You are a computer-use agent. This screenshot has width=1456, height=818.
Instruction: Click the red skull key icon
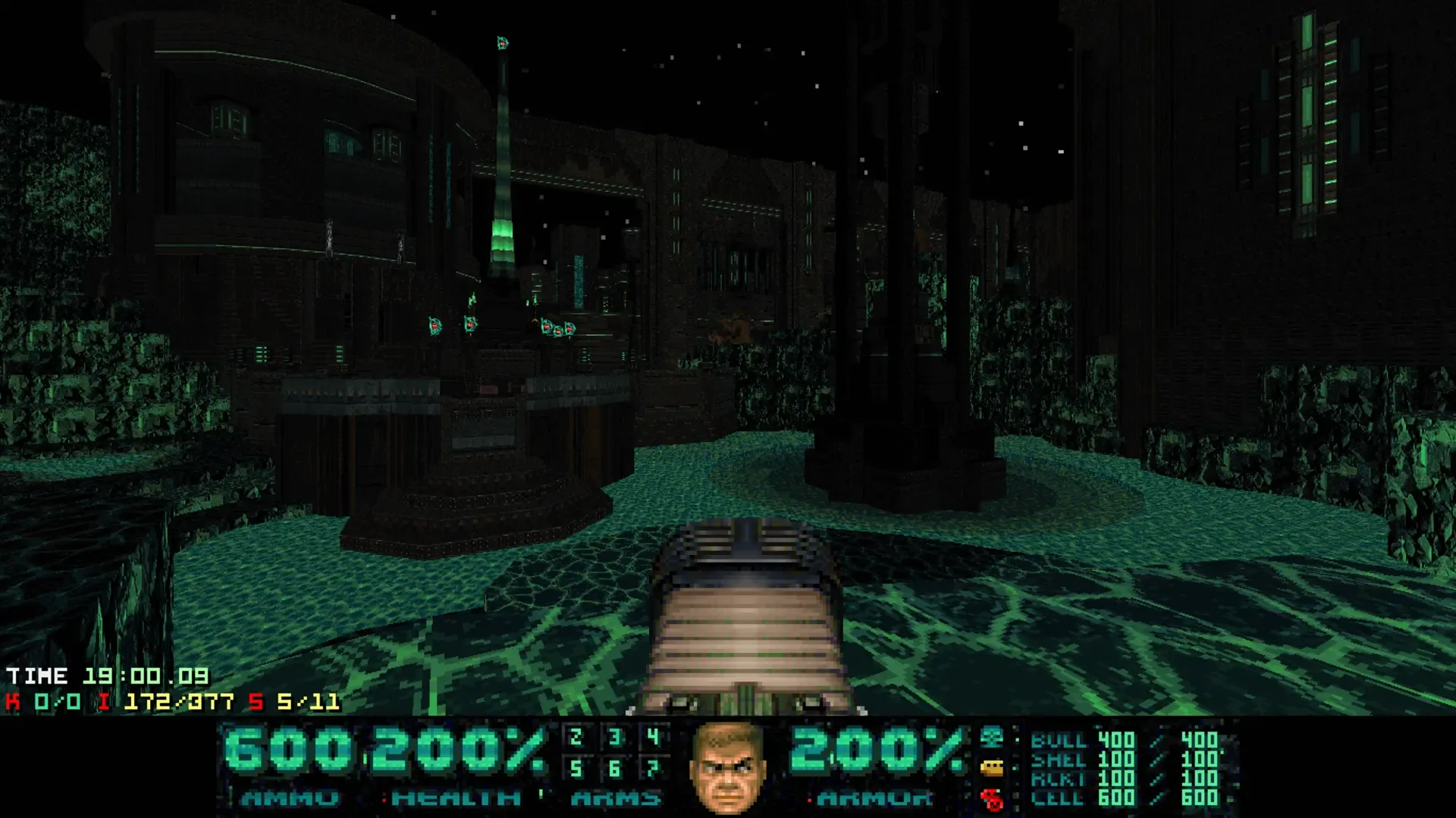992,798
